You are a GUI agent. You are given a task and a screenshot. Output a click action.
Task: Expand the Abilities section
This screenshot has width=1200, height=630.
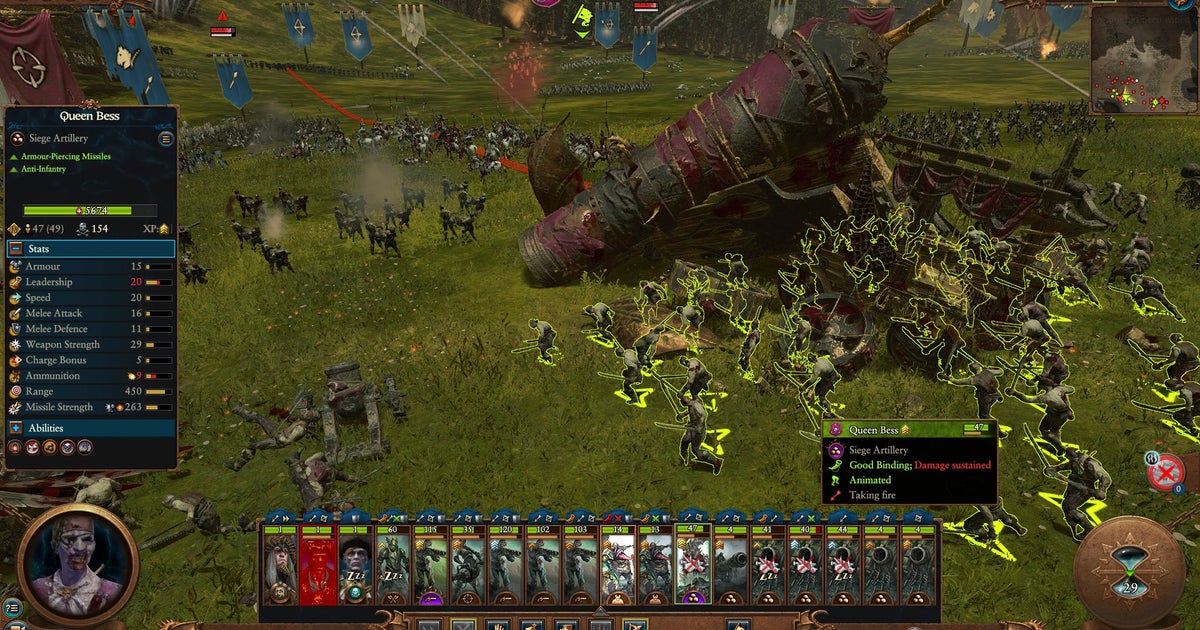tap(16, 428)
